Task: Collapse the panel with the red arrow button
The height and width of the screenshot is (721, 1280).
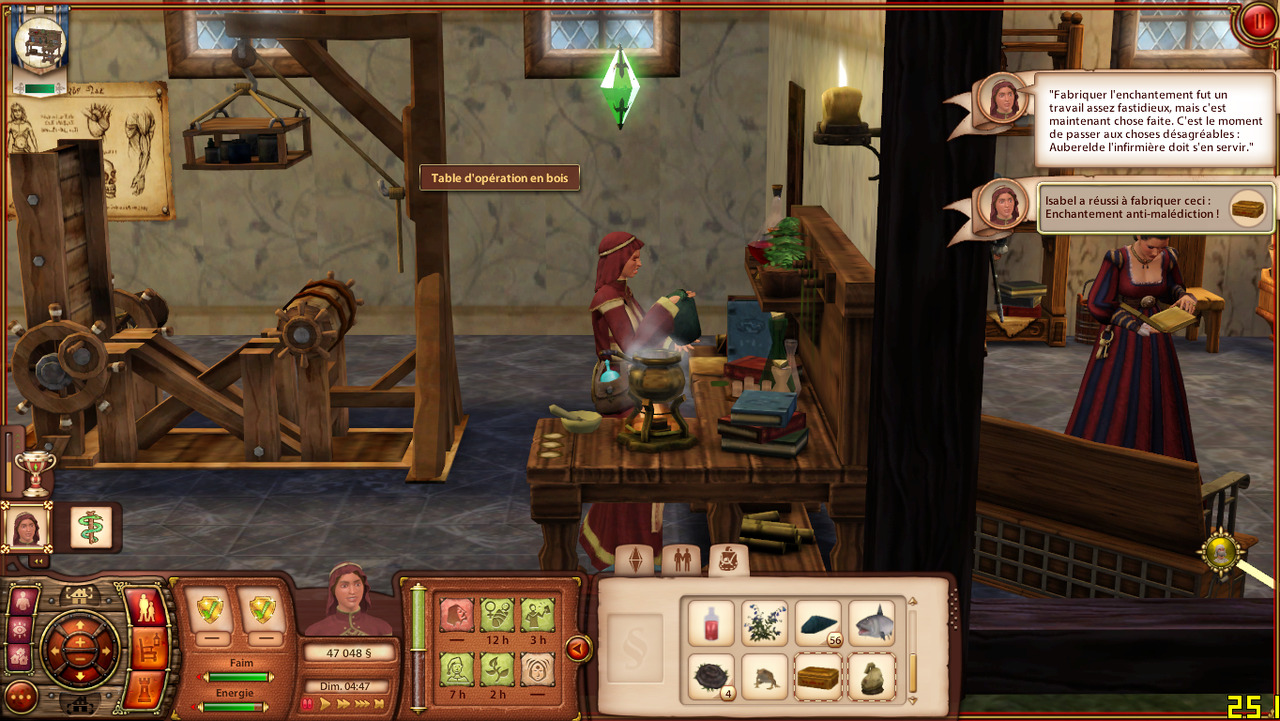Action: pos(578,649)
